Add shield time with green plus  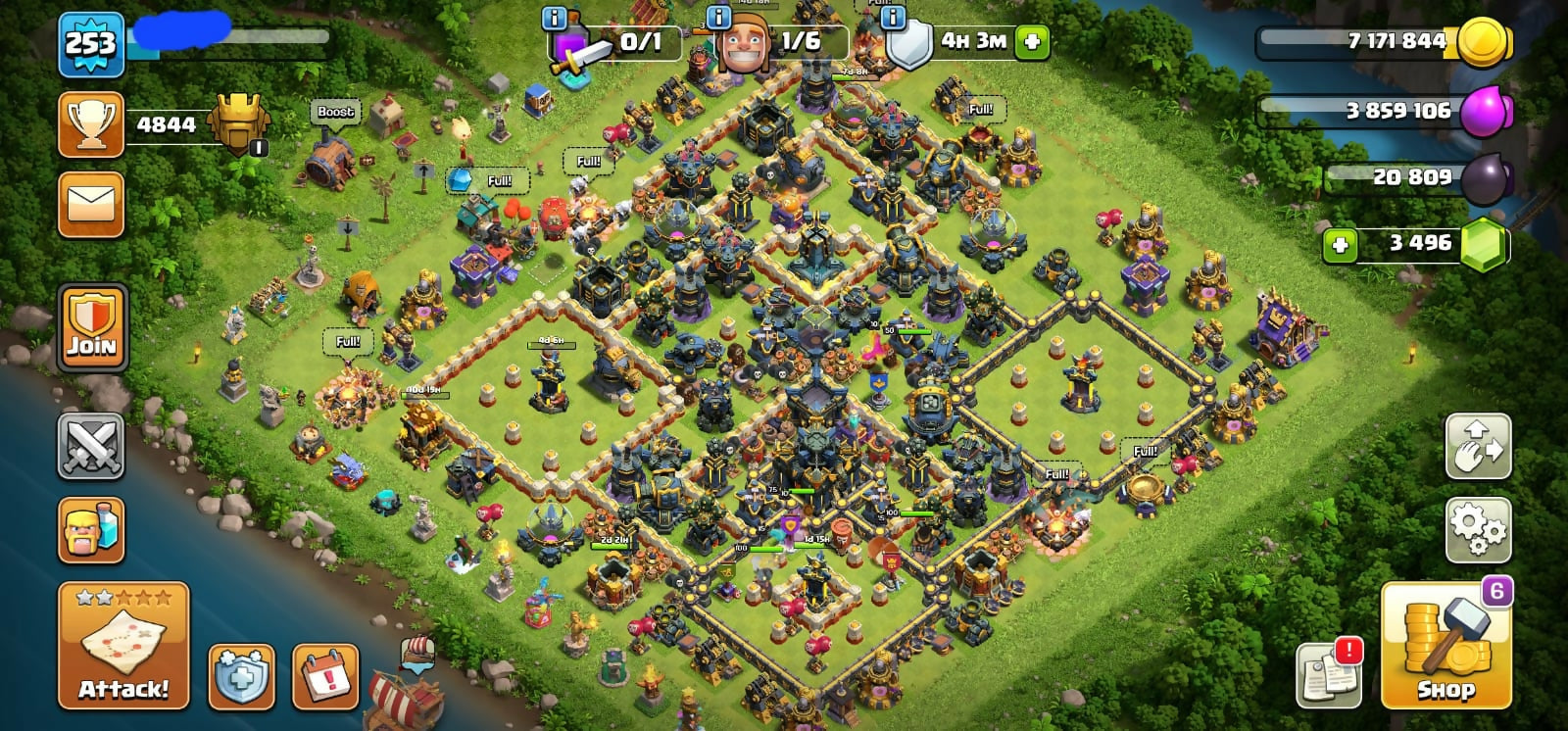(1032, 41)
